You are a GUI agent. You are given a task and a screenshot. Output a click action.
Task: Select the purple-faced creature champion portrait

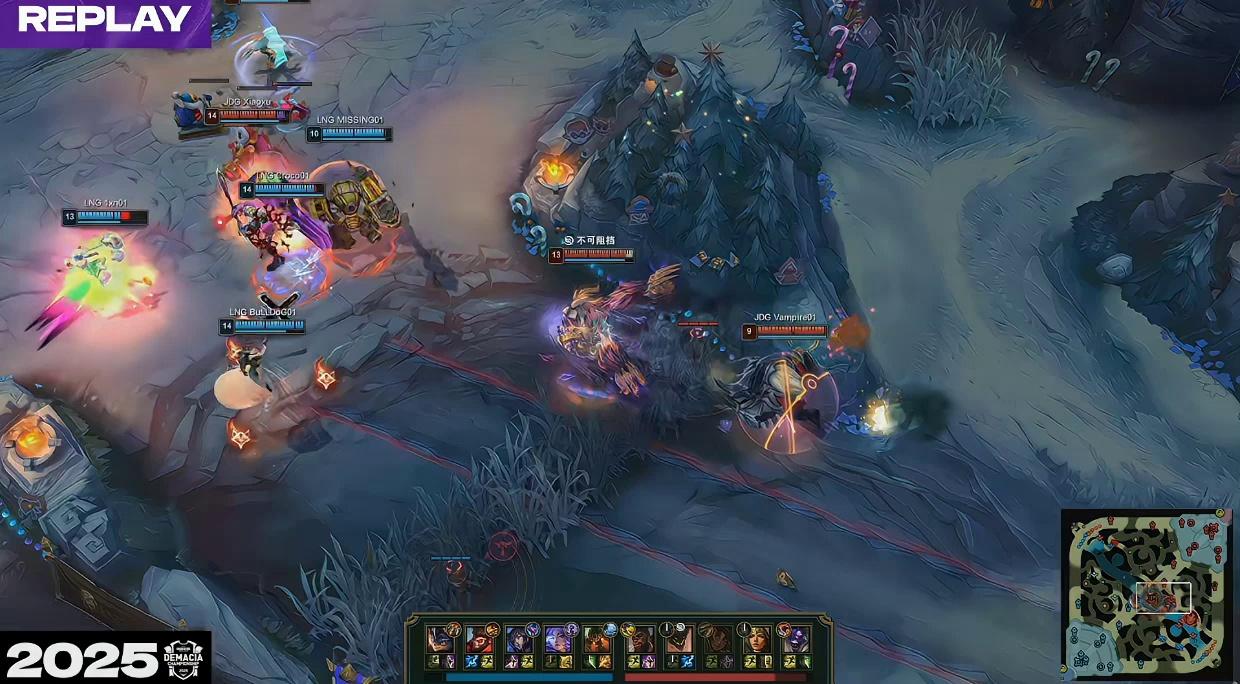point(794,640)
